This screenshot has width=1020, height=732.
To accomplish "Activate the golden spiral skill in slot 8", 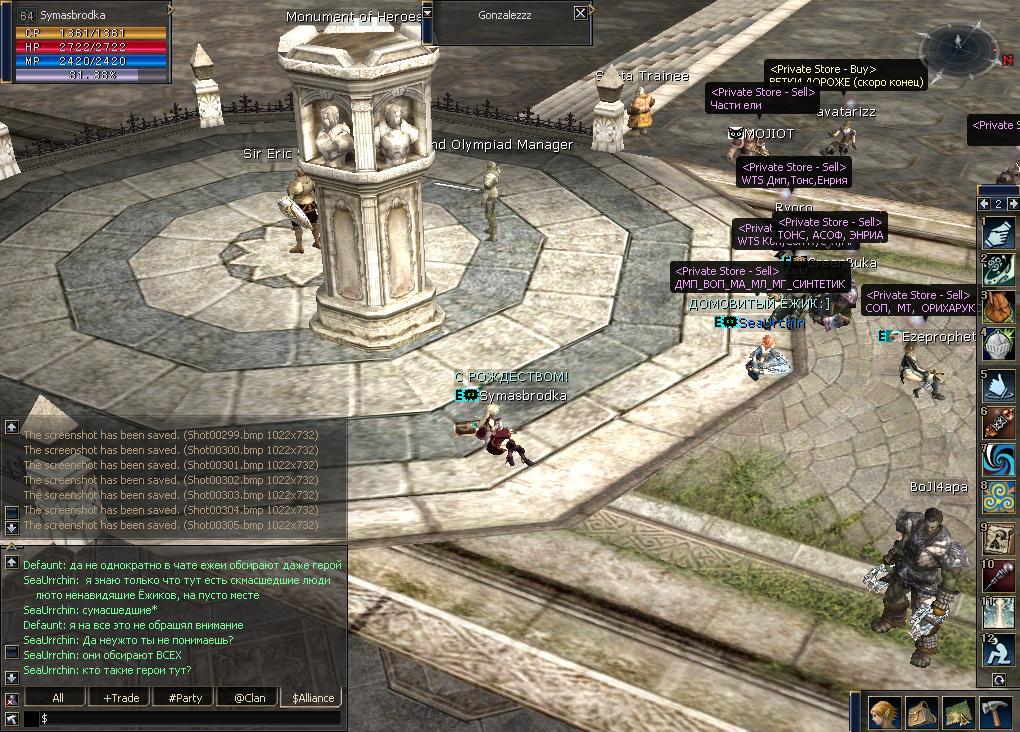I will point(998,497).
